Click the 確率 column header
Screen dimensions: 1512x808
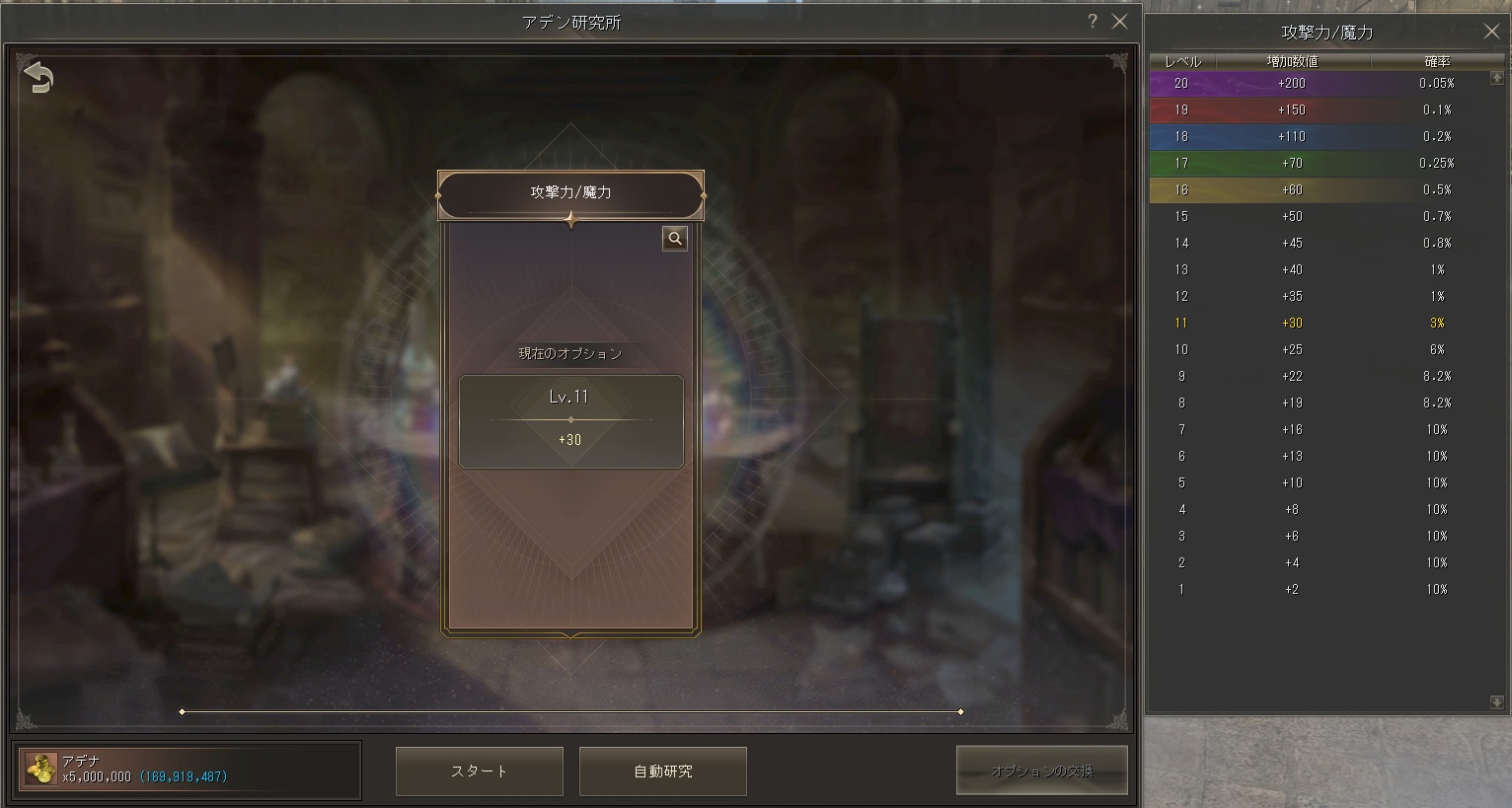[1439, 61]
